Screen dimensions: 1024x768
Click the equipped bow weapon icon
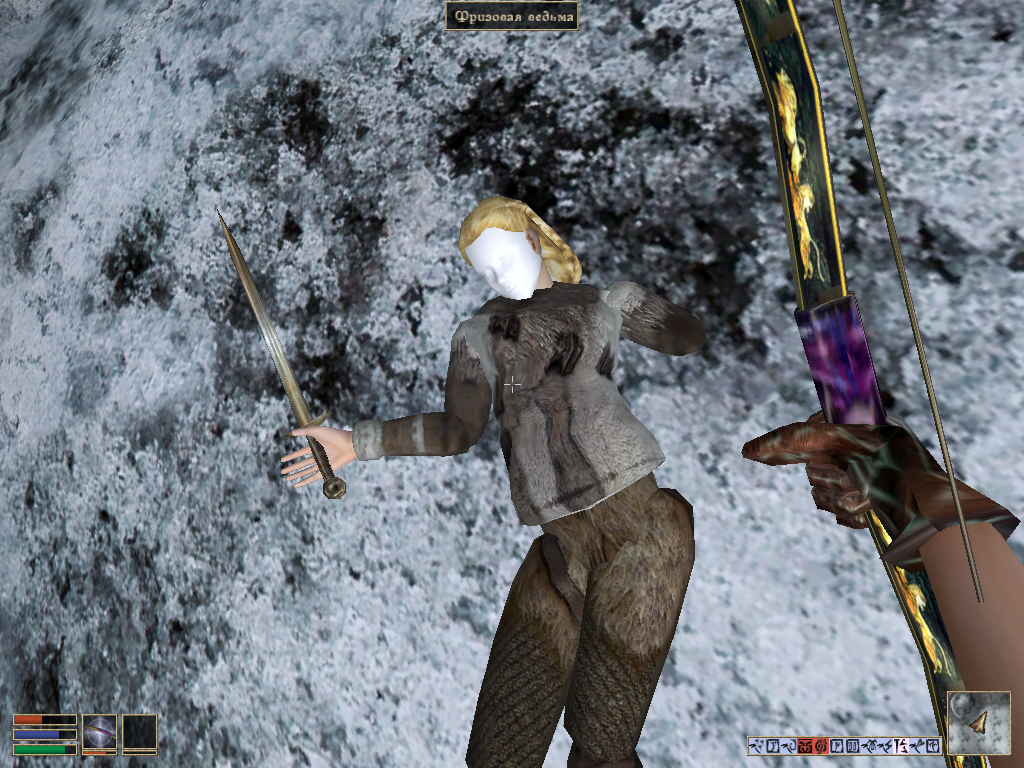coord(99,731)
